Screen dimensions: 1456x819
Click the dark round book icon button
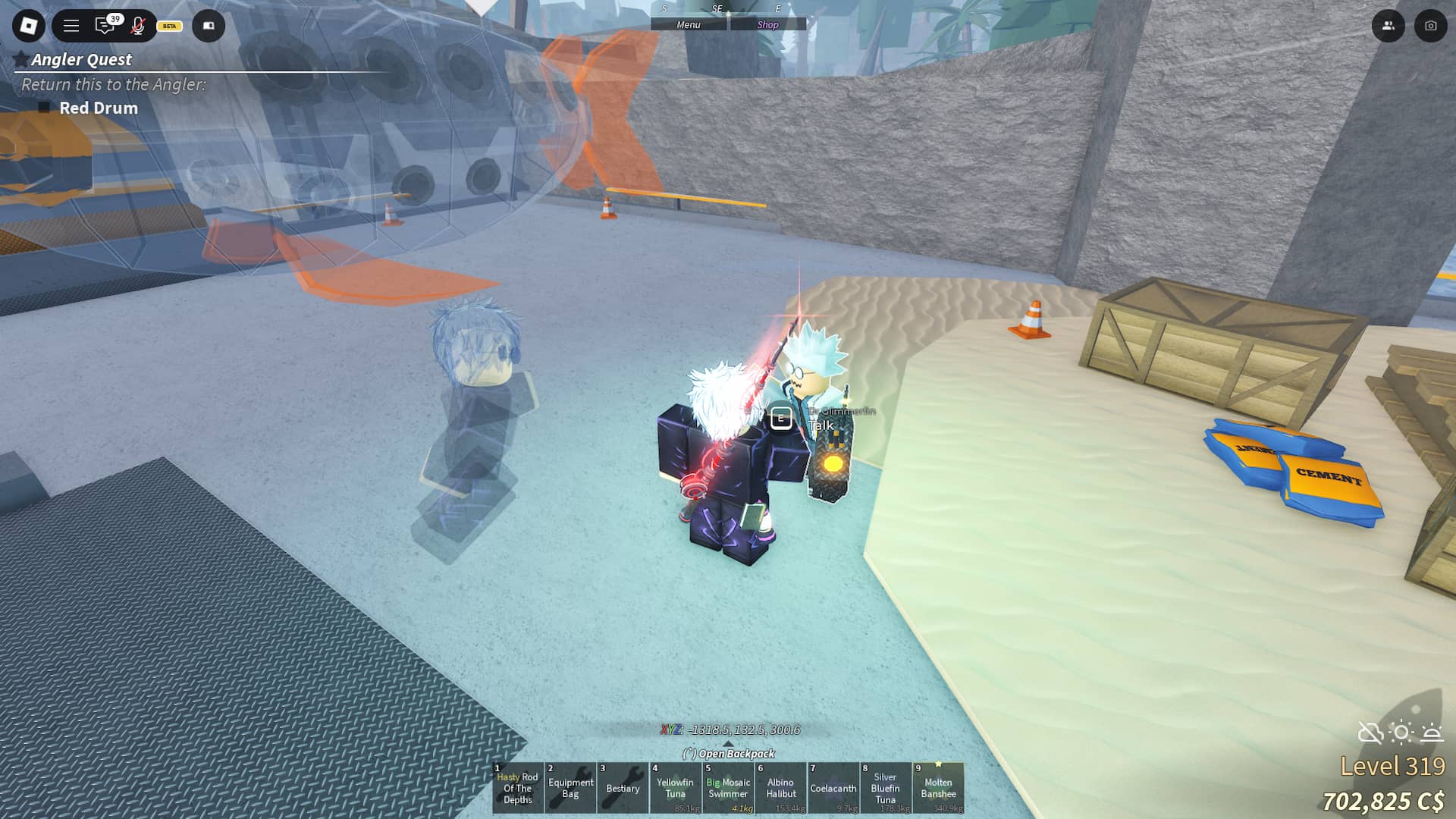click(x=209, y=26)
